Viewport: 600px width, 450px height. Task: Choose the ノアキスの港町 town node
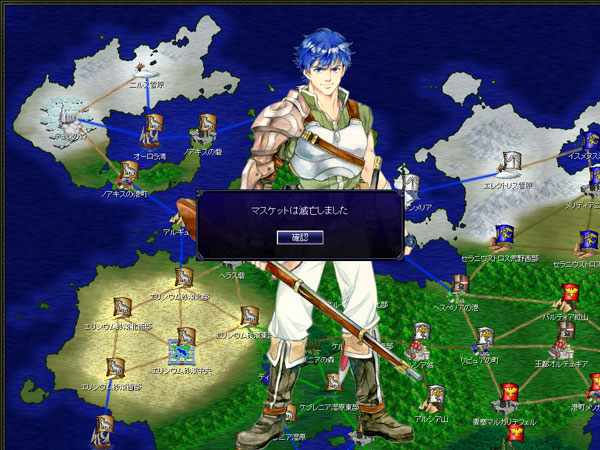click(x=129, y=171)
